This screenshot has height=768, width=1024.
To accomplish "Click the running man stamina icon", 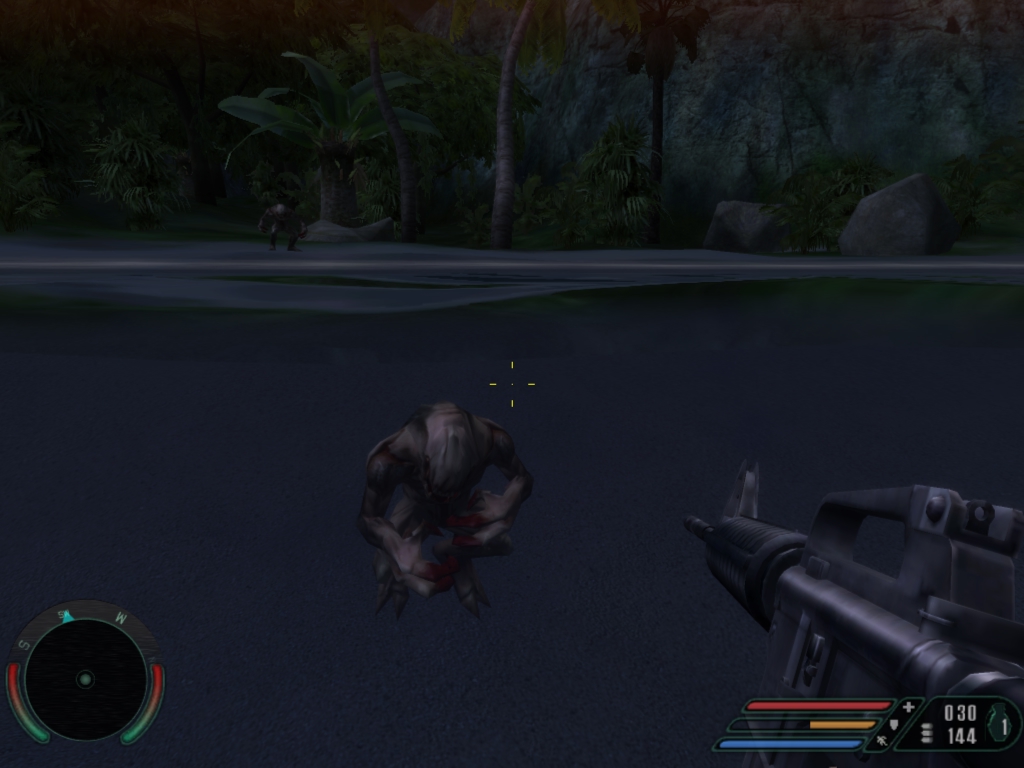I will point(881,741).
